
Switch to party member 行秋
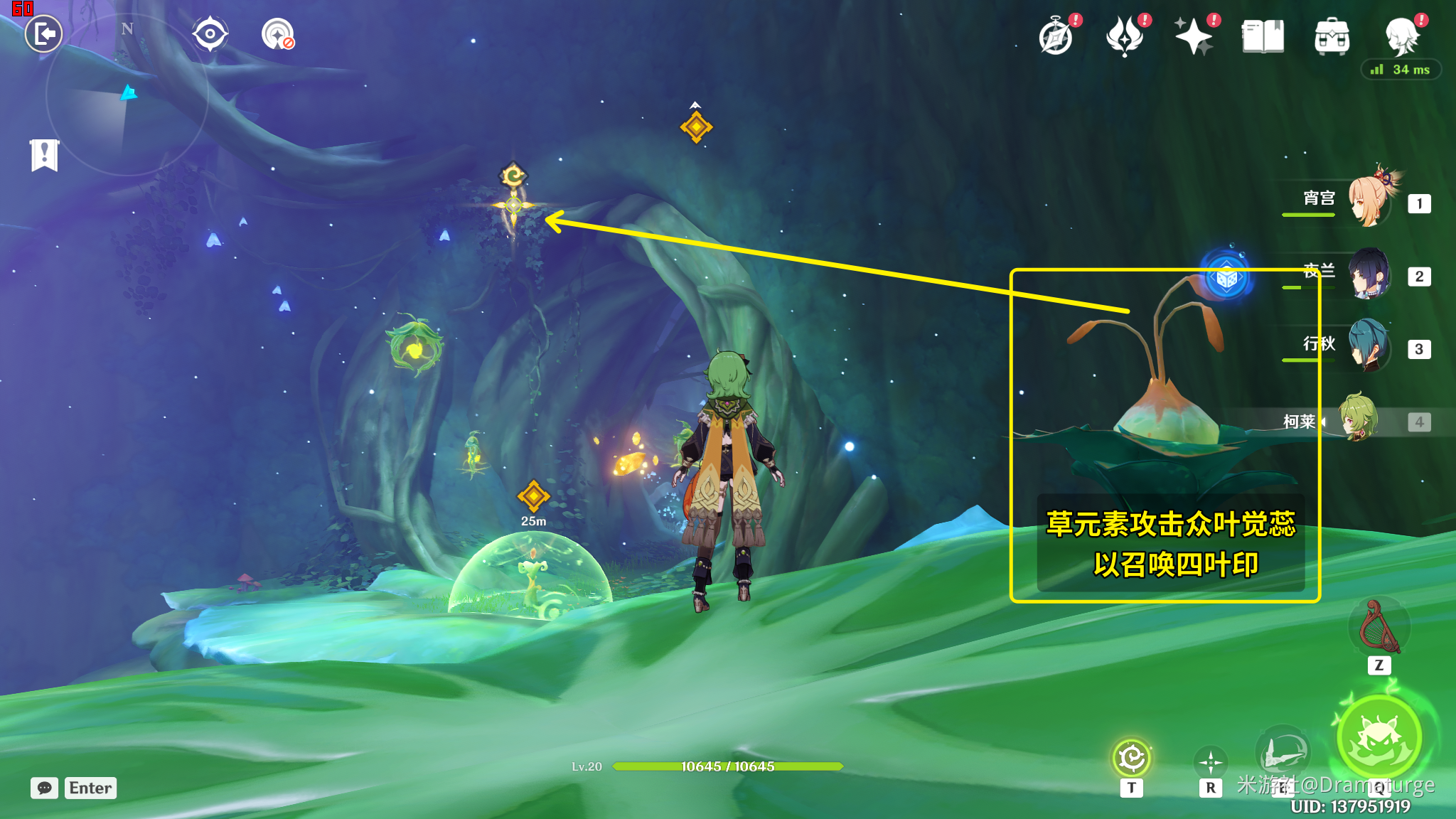[x=1369, y=347]
